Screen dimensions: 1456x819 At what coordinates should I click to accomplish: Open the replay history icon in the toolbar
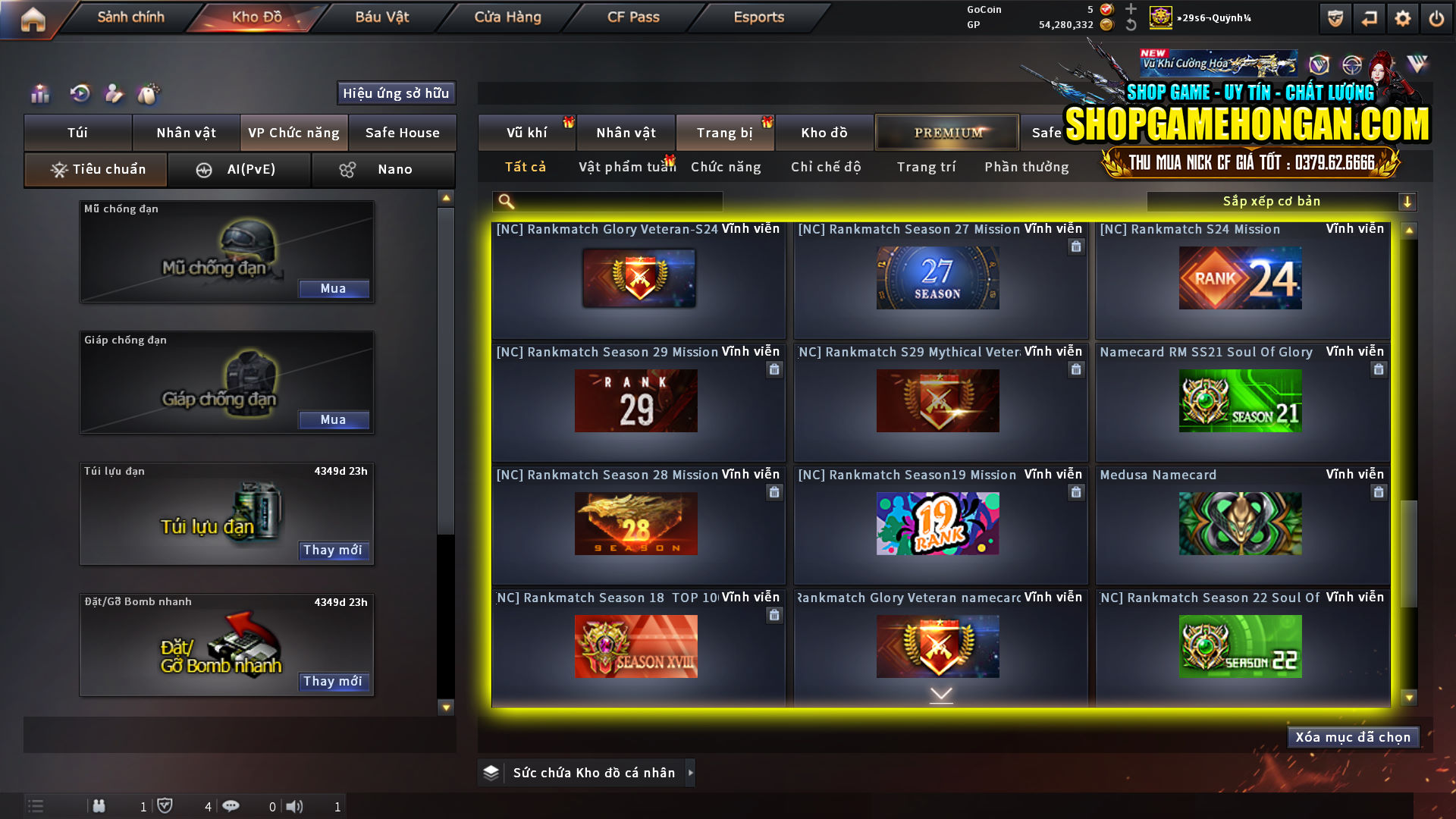79,94
